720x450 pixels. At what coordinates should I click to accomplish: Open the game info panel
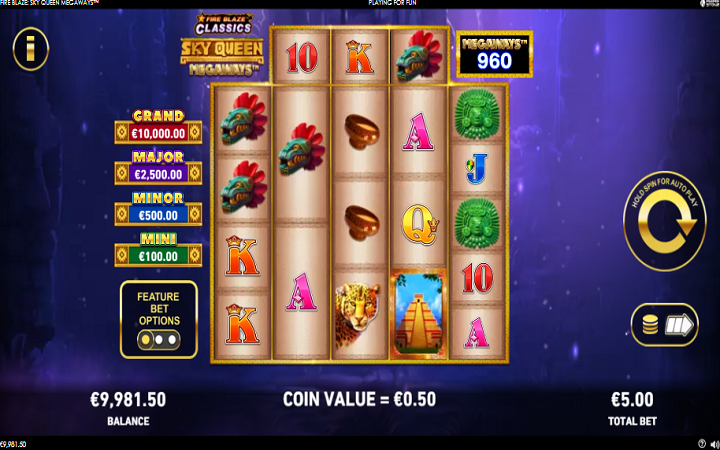30,48
